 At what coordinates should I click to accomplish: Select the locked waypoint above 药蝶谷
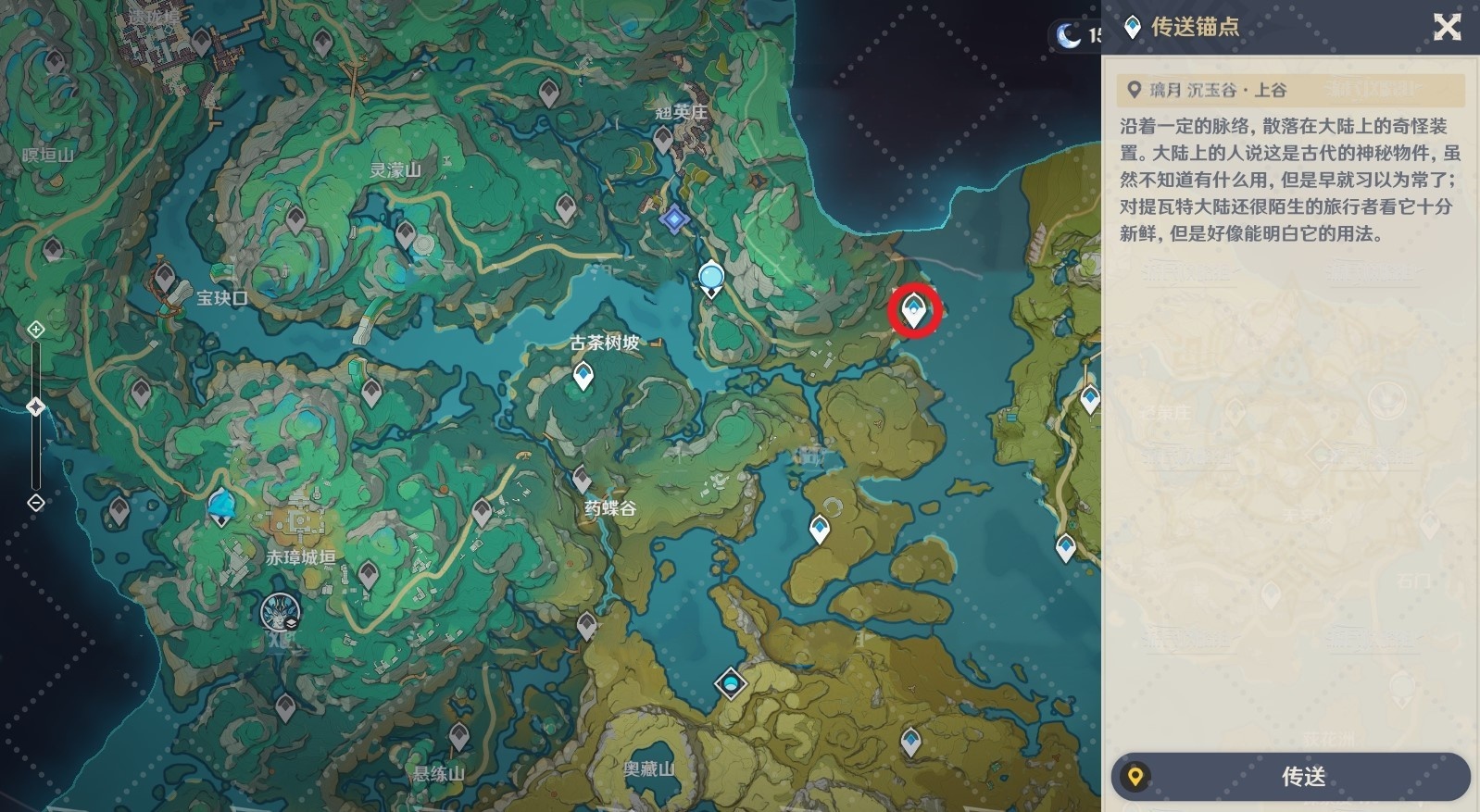(582, 478)
